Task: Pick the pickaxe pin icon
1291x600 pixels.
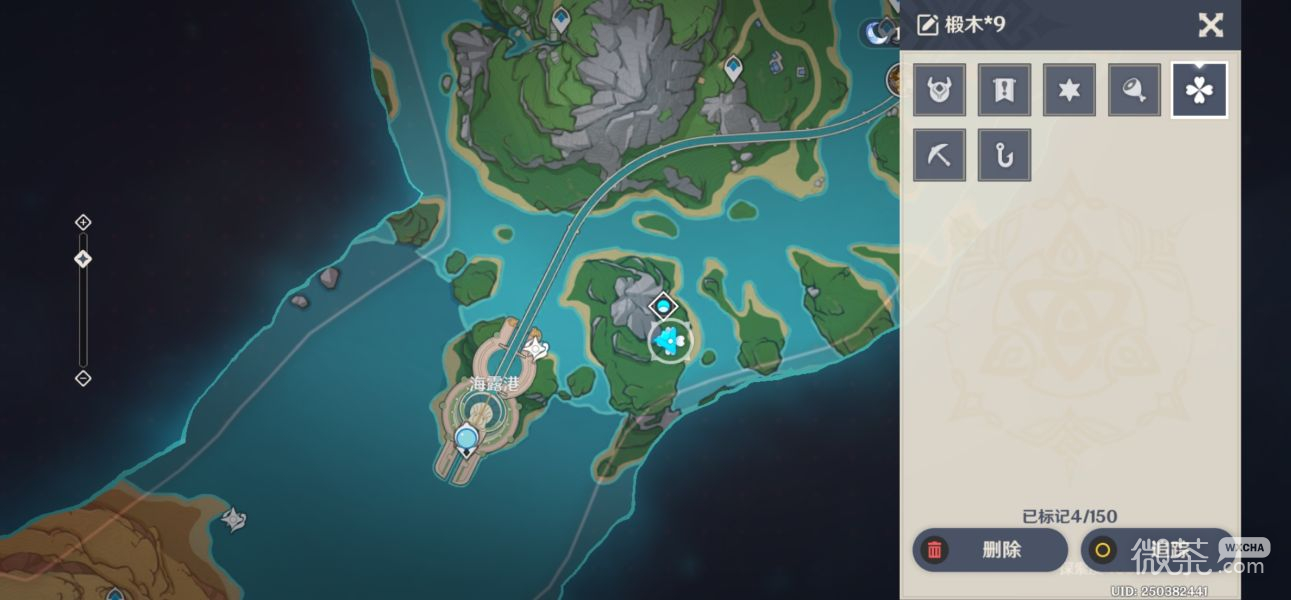Action: tap(939, 155)
